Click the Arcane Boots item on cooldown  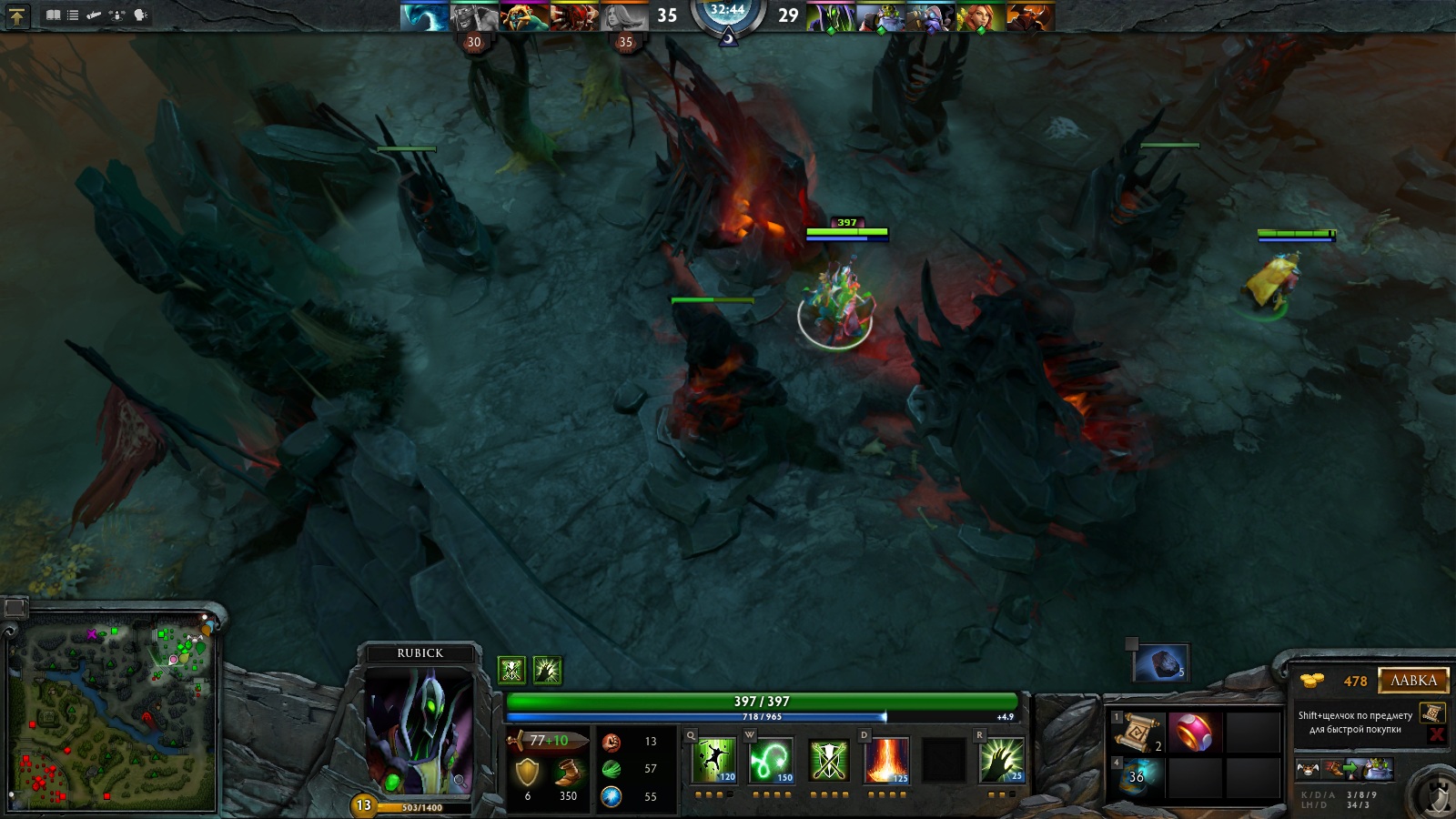pos(1137,777)
